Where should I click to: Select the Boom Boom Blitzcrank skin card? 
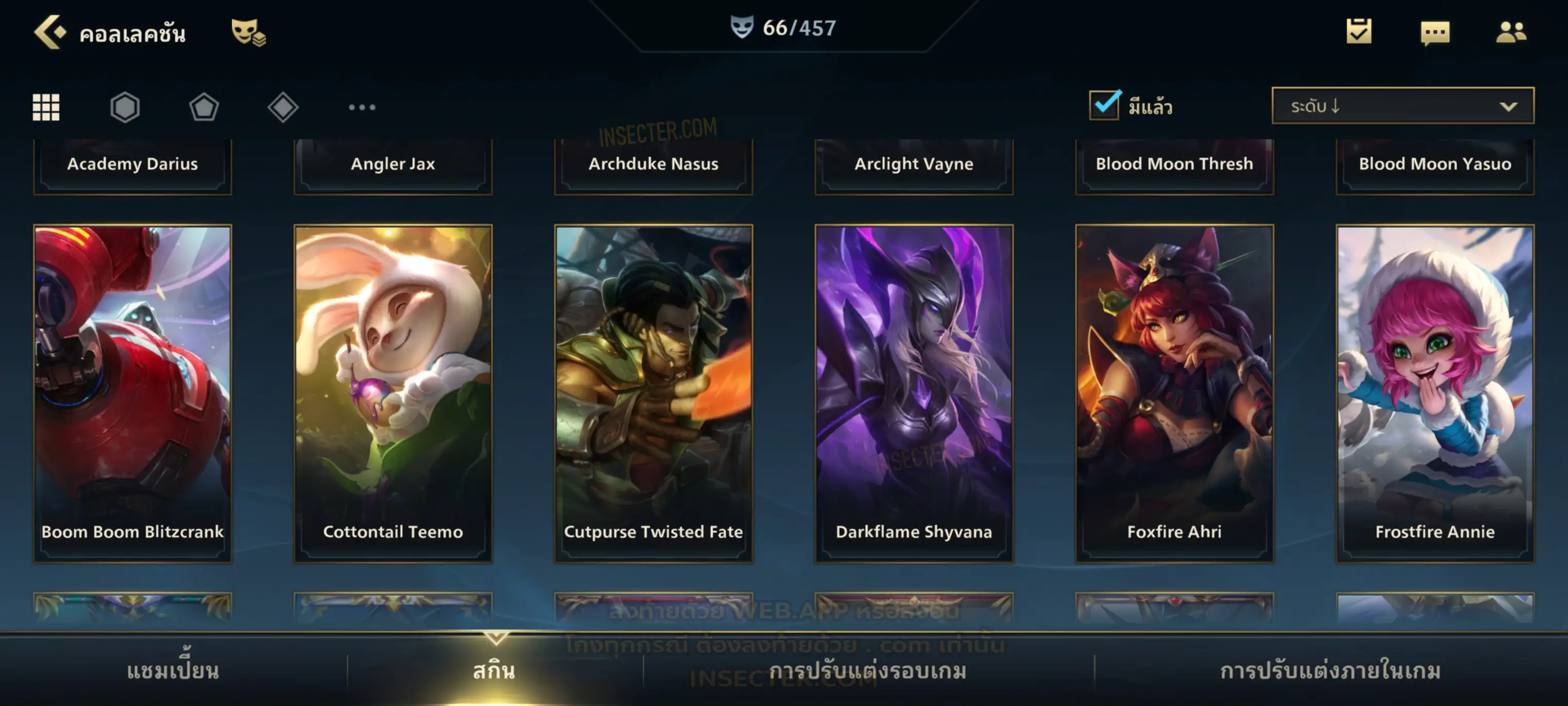133,393
